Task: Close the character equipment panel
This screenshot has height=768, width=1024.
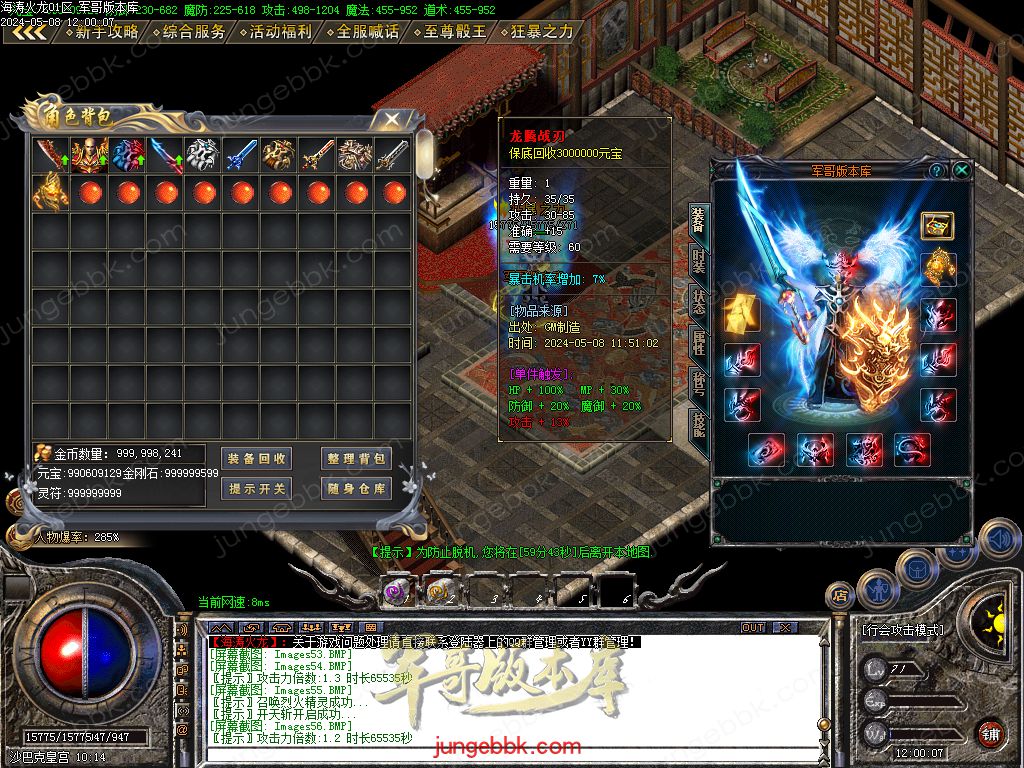Action: point(962,170)
